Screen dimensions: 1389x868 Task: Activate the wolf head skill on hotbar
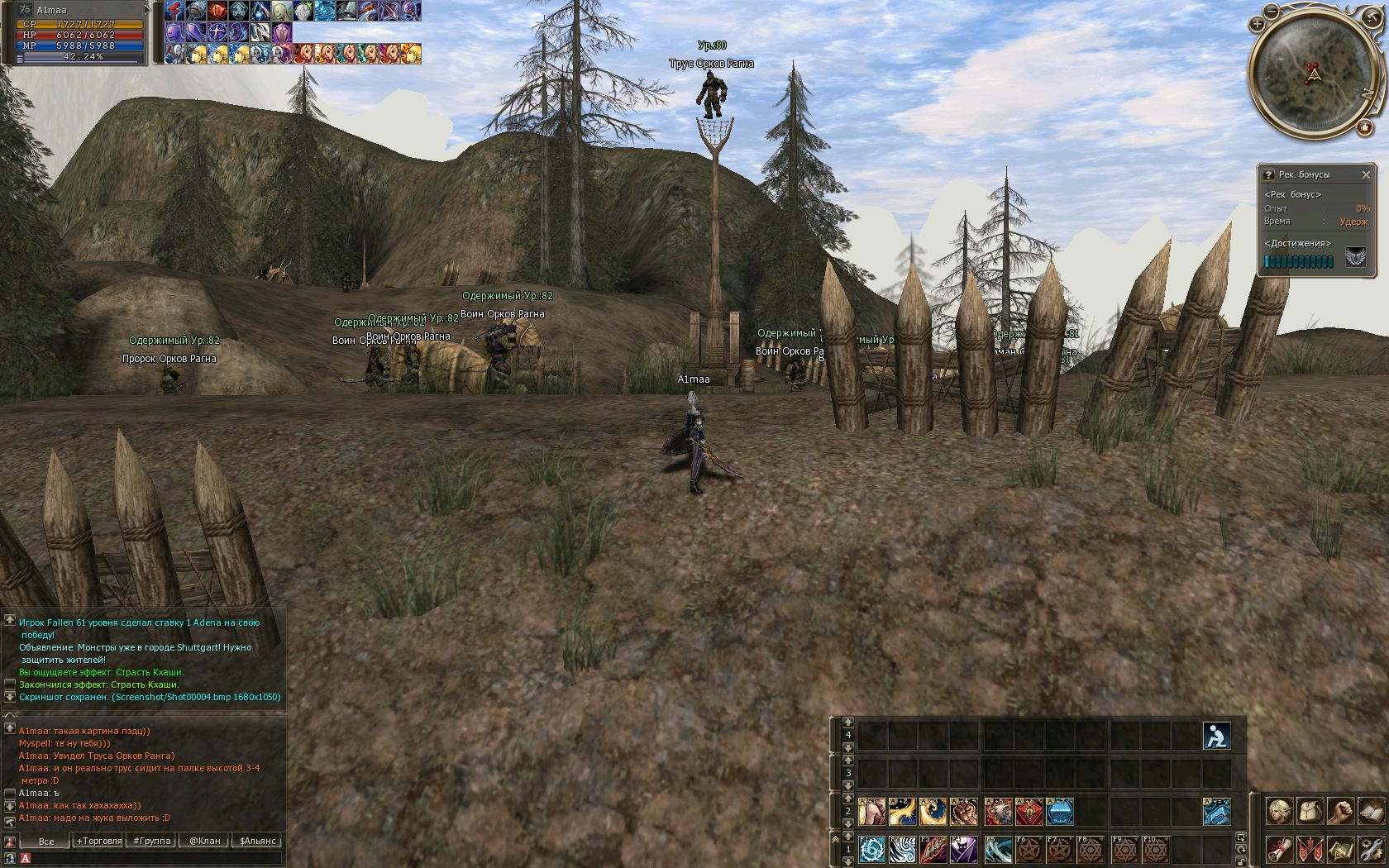(x=998, y=812)
